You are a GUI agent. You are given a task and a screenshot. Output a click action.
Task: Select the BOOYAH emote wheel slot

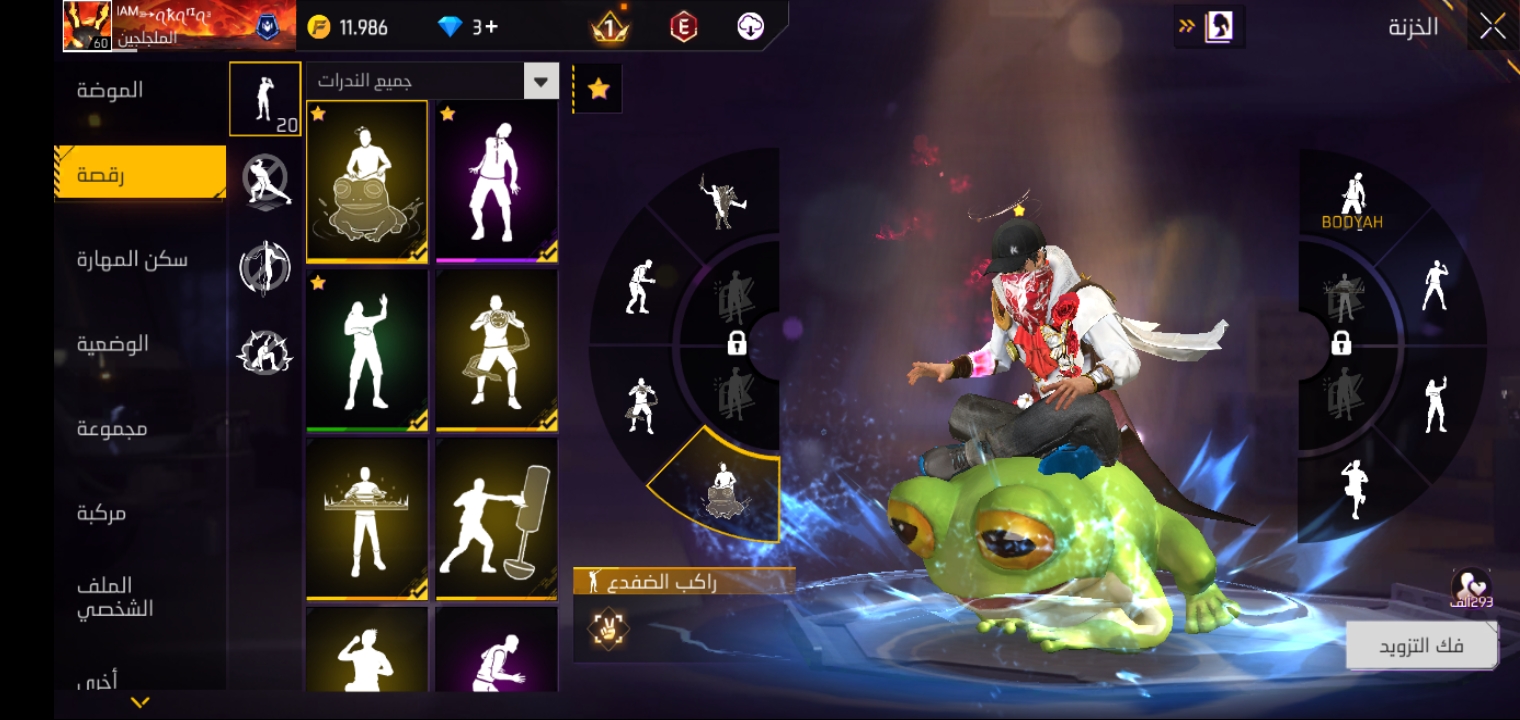[x=1352, y=202]
